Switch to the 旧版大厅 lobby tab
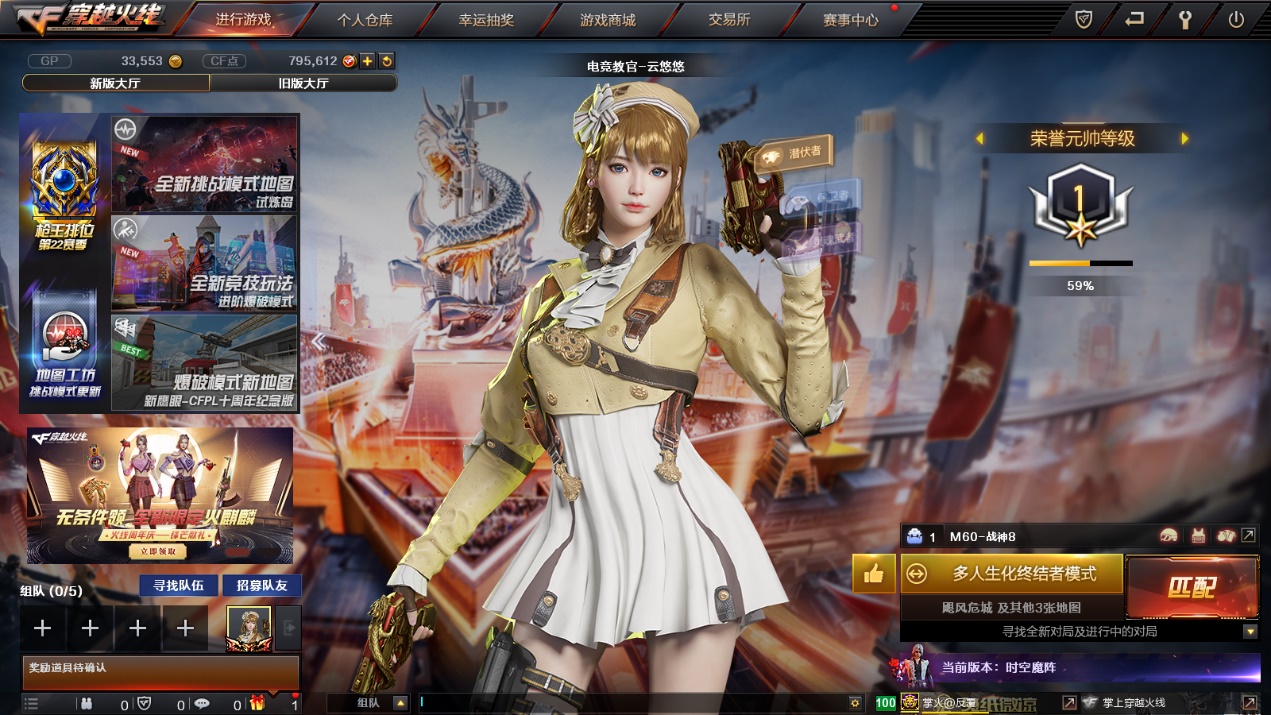1271x715 pixels. point(303,83)
